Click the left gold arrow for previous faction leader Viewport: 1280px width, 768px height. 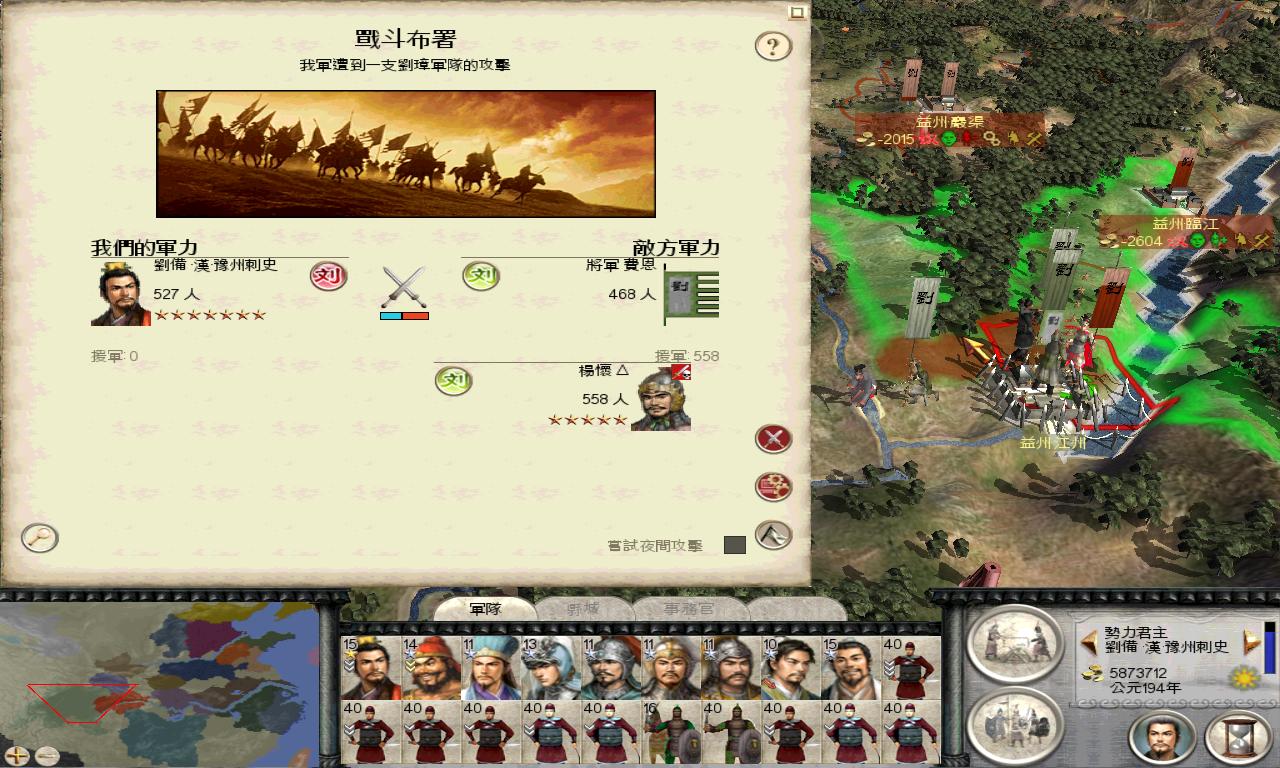click(x=1088, y=640)
